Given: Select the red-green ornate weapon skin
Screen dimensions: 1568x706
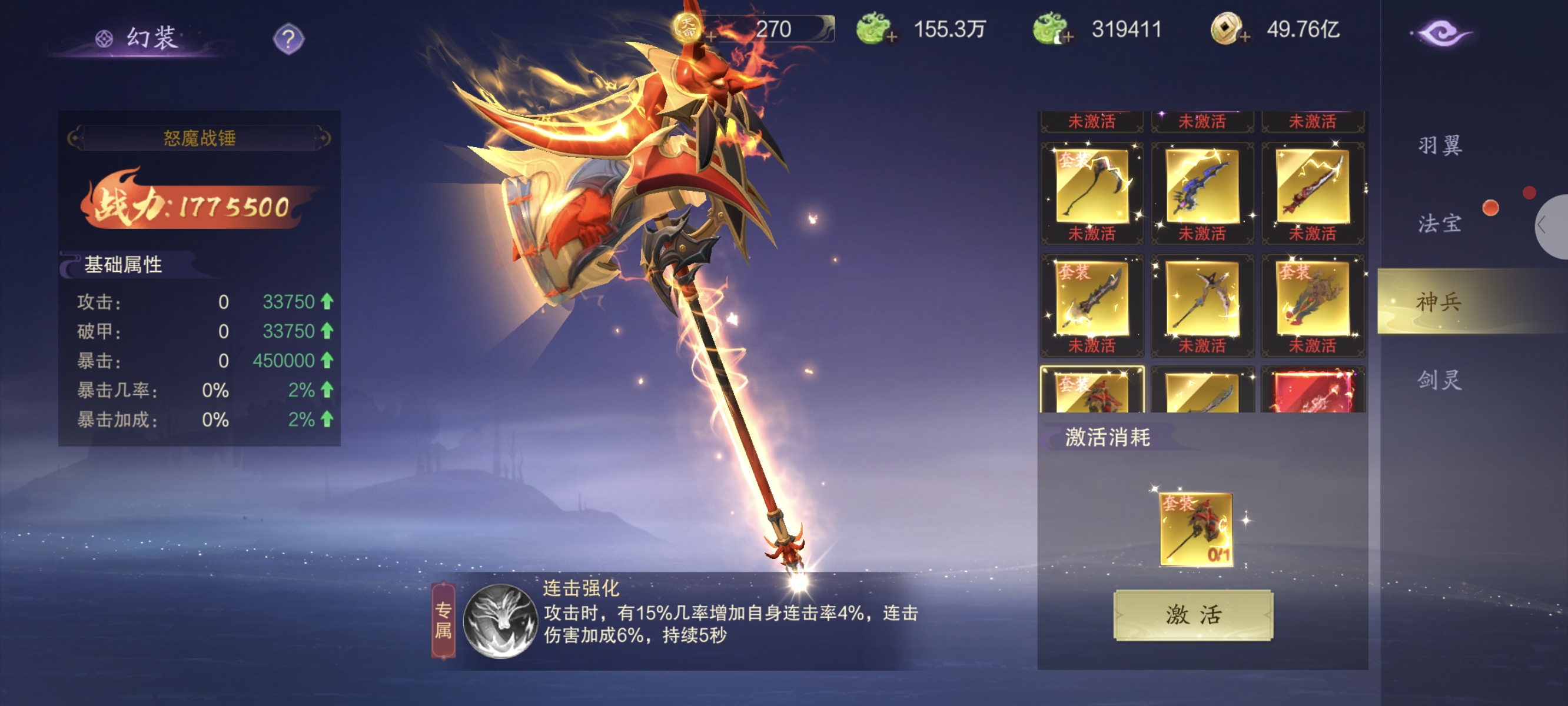Looking at the screenshot, I should point(1313,299).
